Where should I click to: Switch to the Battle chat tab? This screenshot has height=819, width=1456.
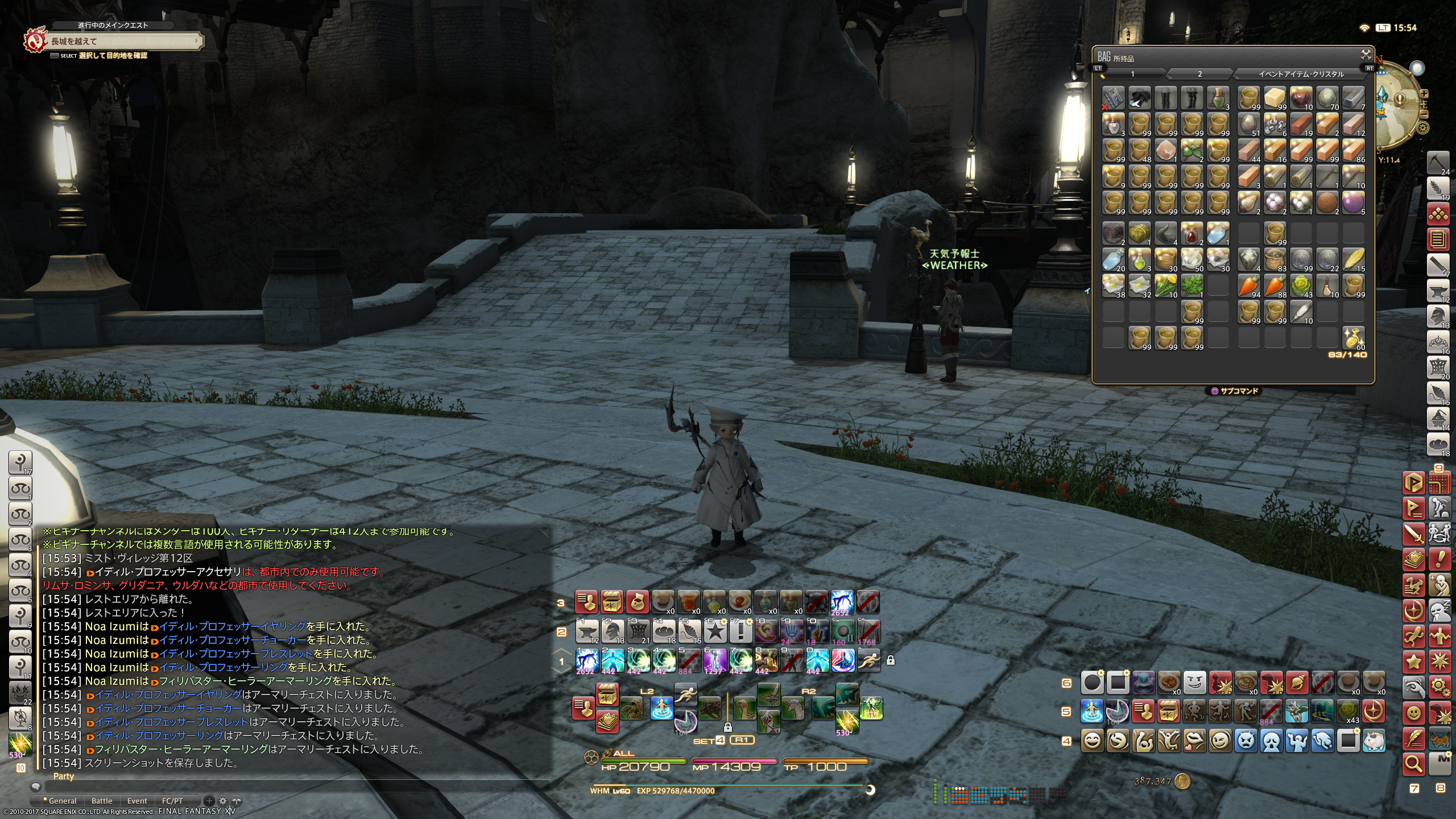(102, 801)
